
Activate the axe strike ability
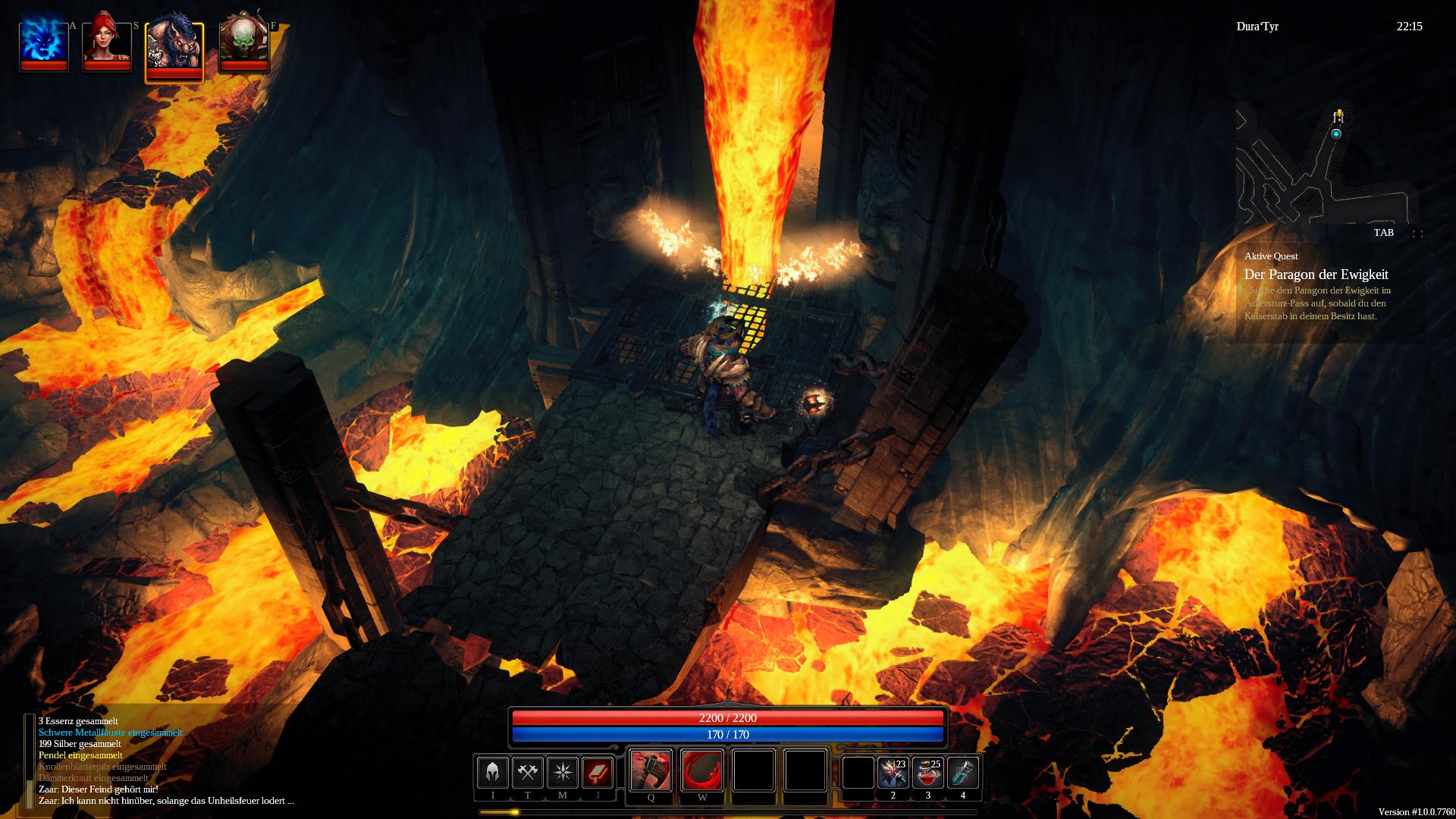coord(651,770)
